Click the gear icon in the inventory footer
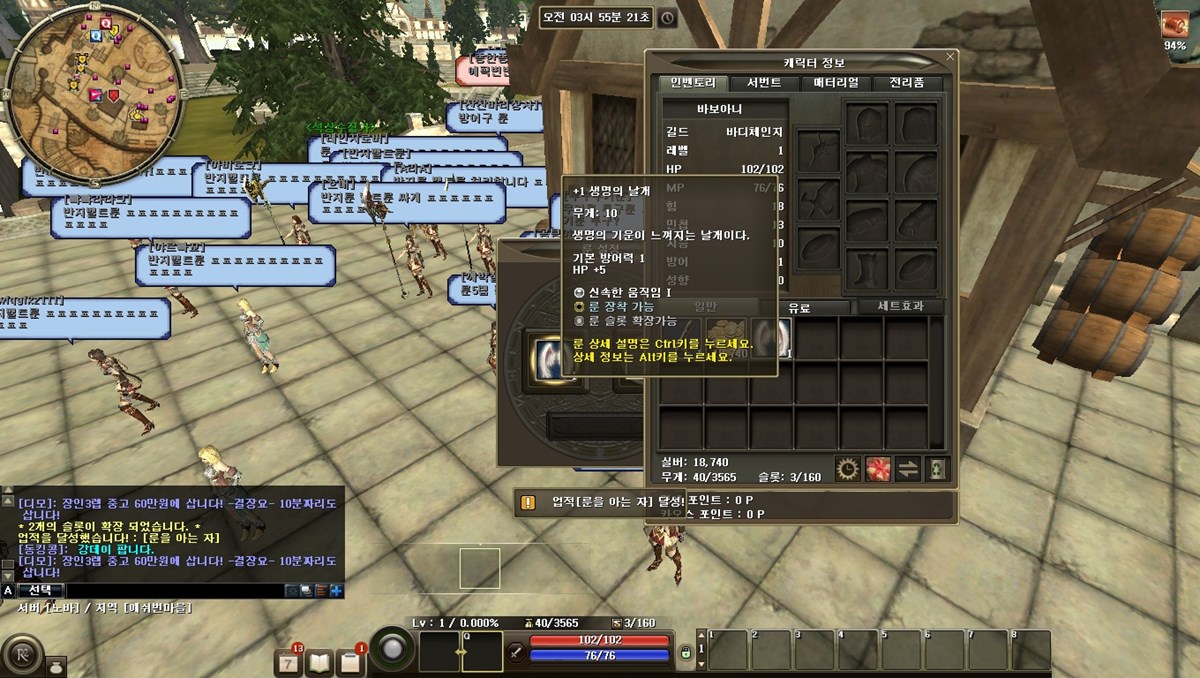The image size is (1200, 678). click(x=848, y=468)
